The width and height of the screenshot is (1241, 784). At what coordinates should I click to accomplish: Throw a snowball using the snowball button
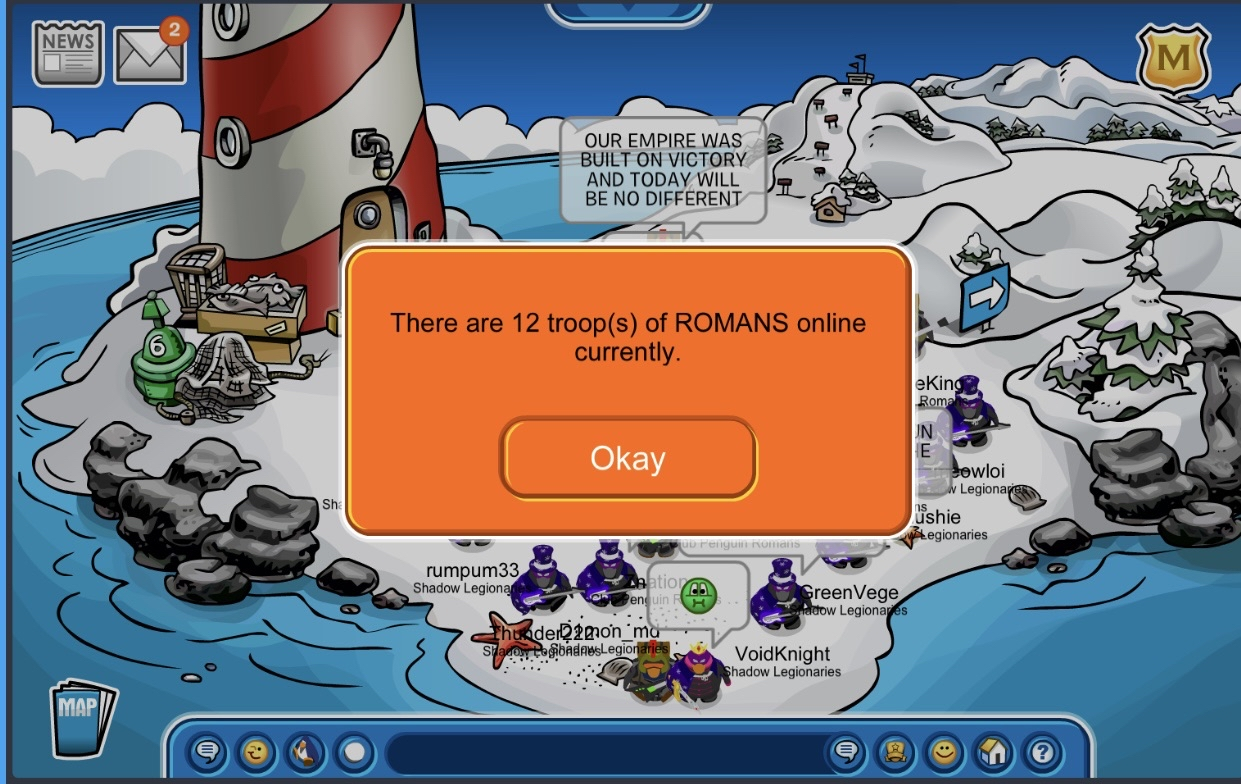pyautogui.click(x=353, y=750)
